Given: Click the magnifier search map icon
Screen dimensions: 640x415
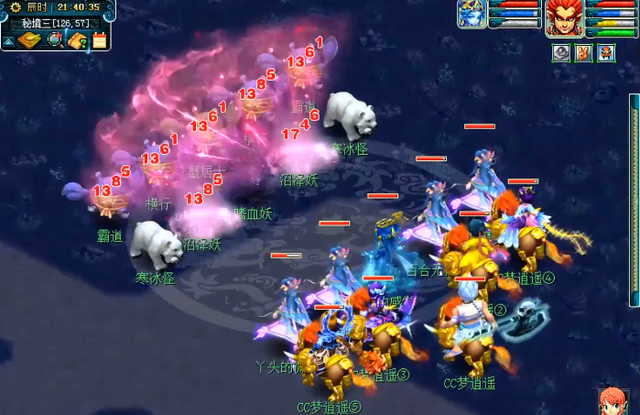Looking at the screenshot, I should coord(56,40).
